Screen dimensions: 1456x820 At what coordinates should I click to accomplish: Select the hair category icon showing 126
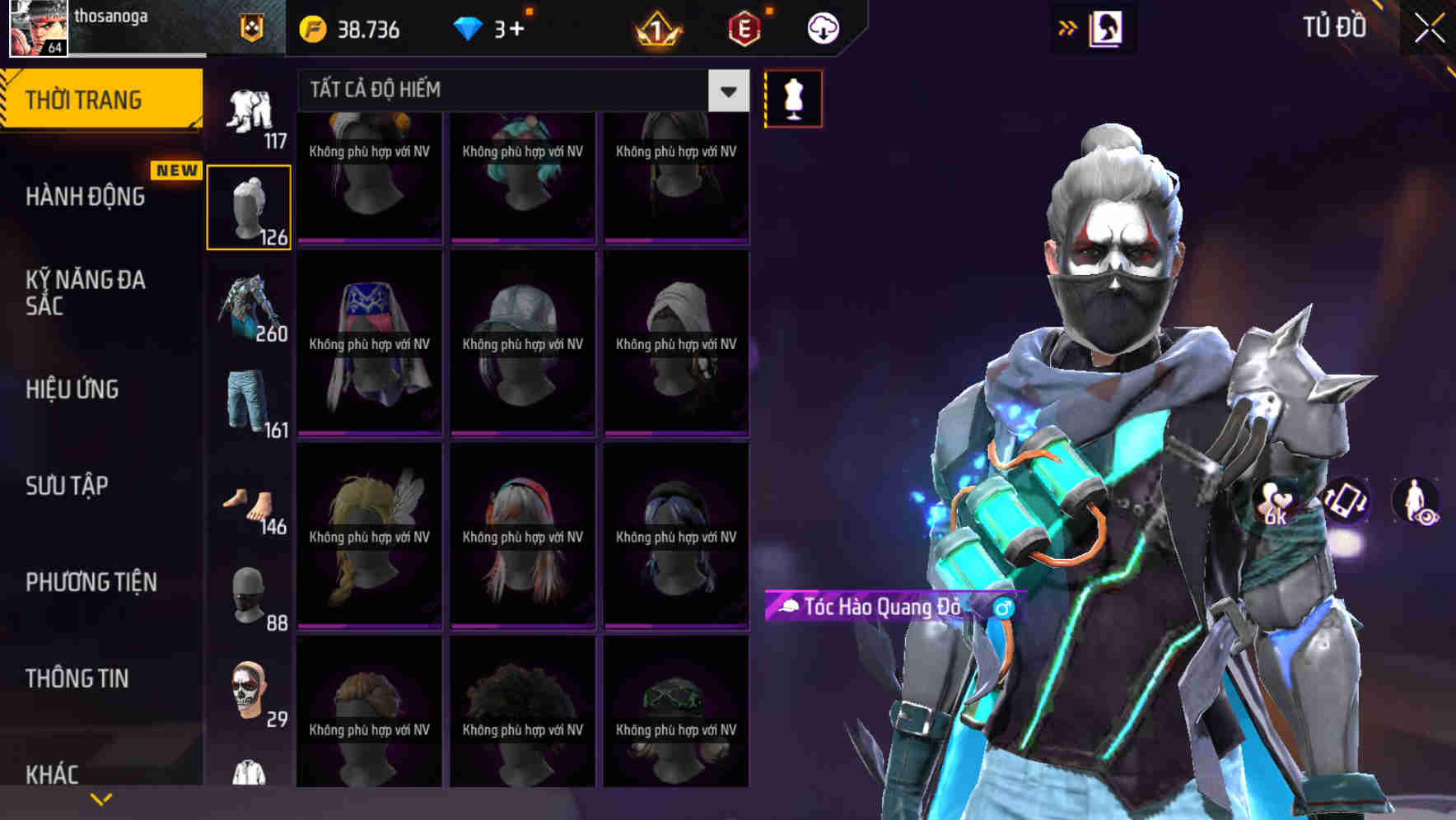point(249,204)
